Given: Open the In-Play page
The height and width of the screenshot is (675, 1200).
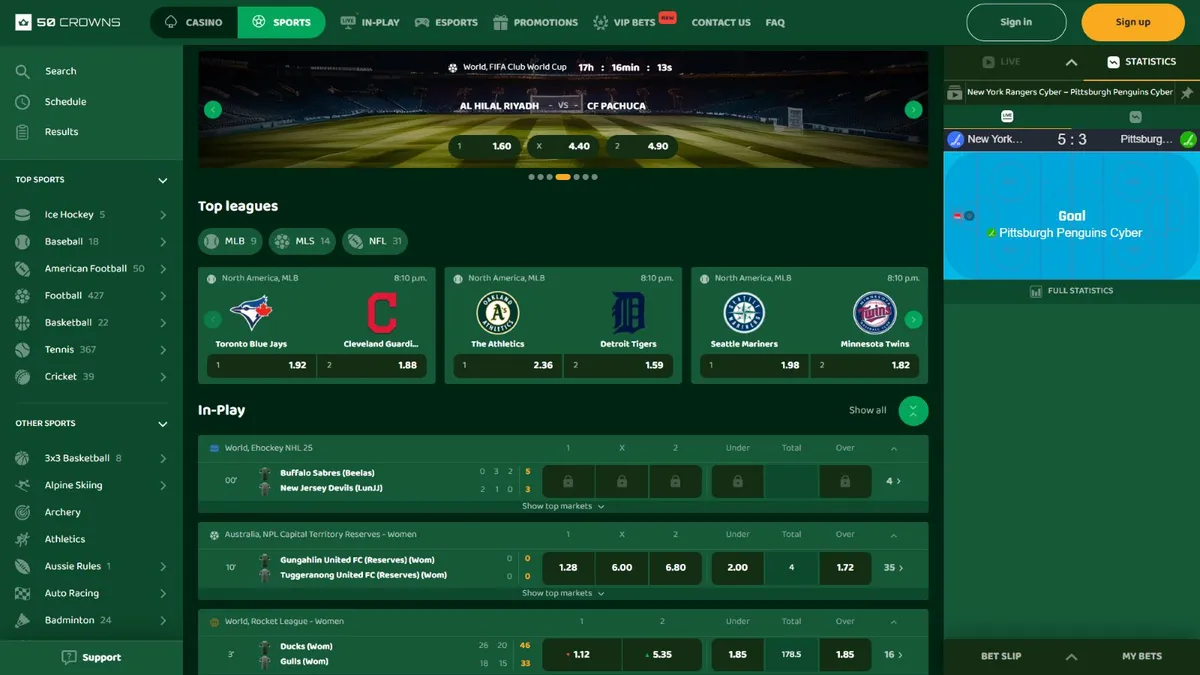Looking at the screenshot, I should pos(370,22).
